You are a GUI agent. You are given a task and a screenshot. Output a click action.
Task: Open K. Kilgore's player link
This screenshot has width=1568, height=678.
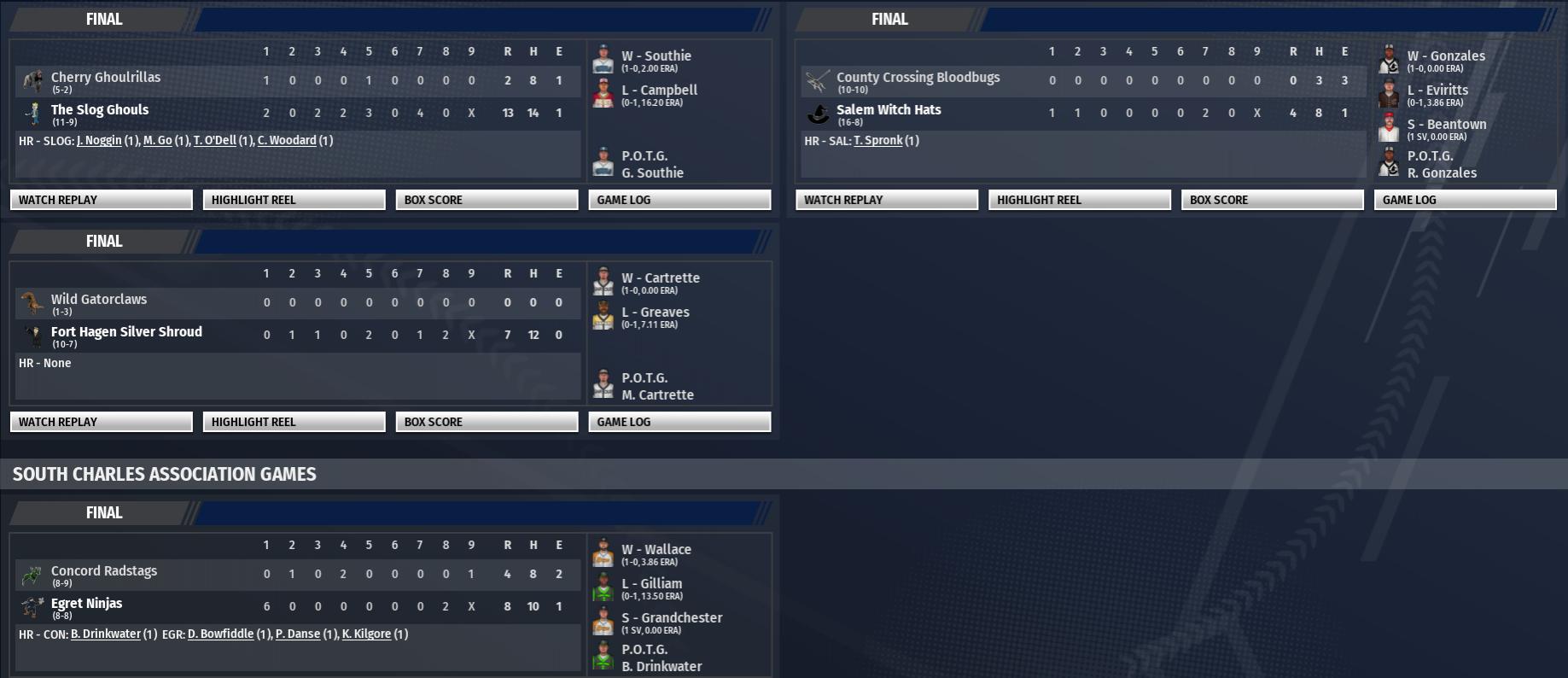pos(366,634)
